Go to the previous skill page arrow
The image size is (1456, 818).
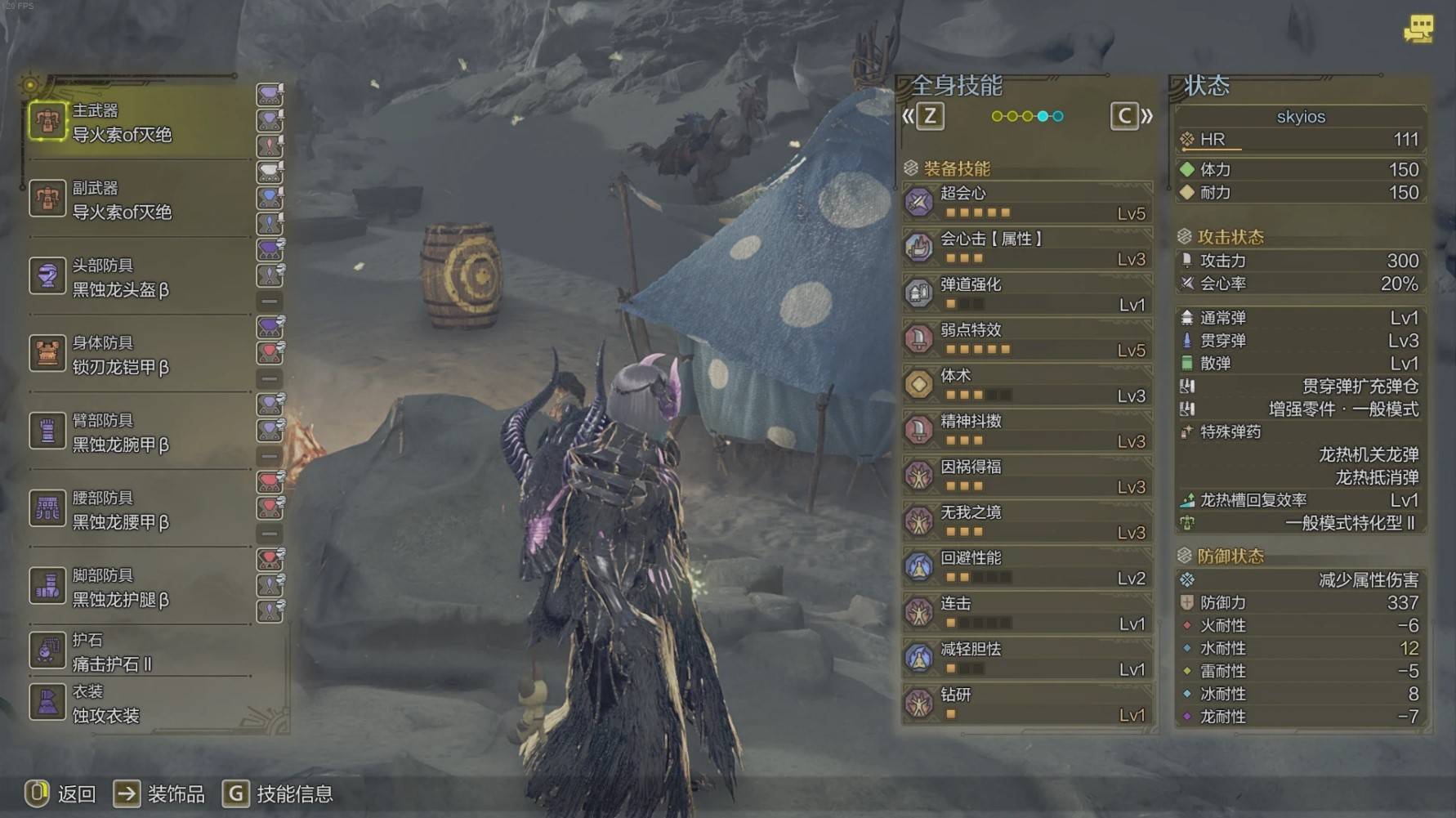coord(923,117)
